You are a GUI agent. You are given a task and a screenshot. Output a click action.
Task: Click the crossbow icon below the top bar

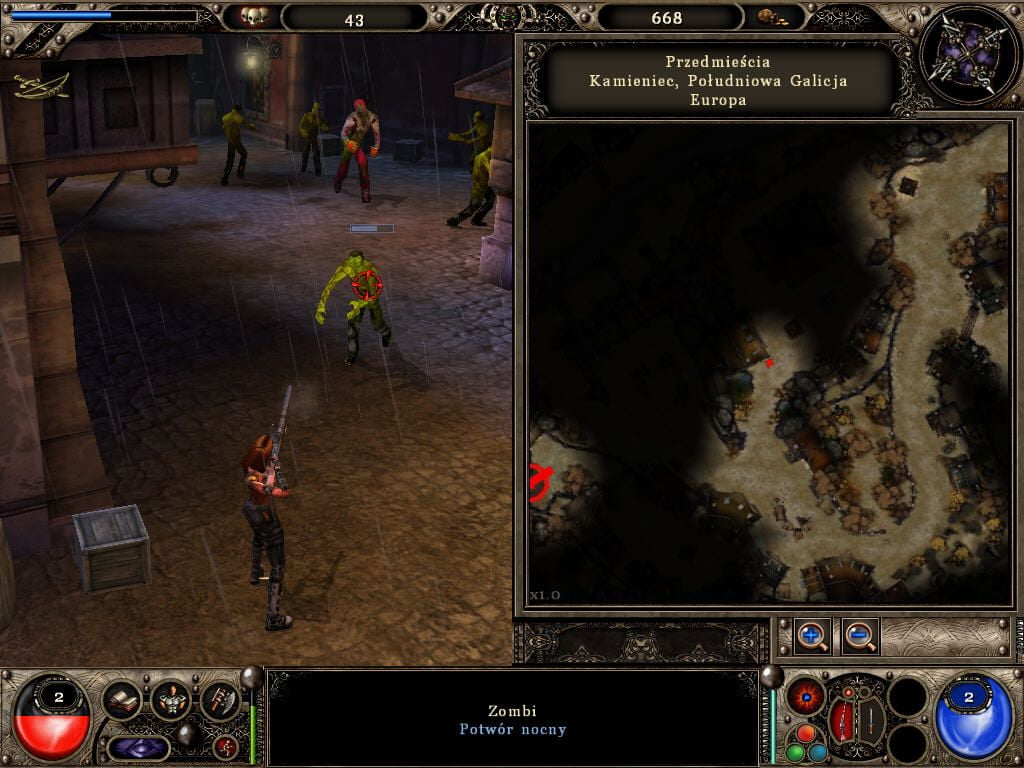coord(42,87)
